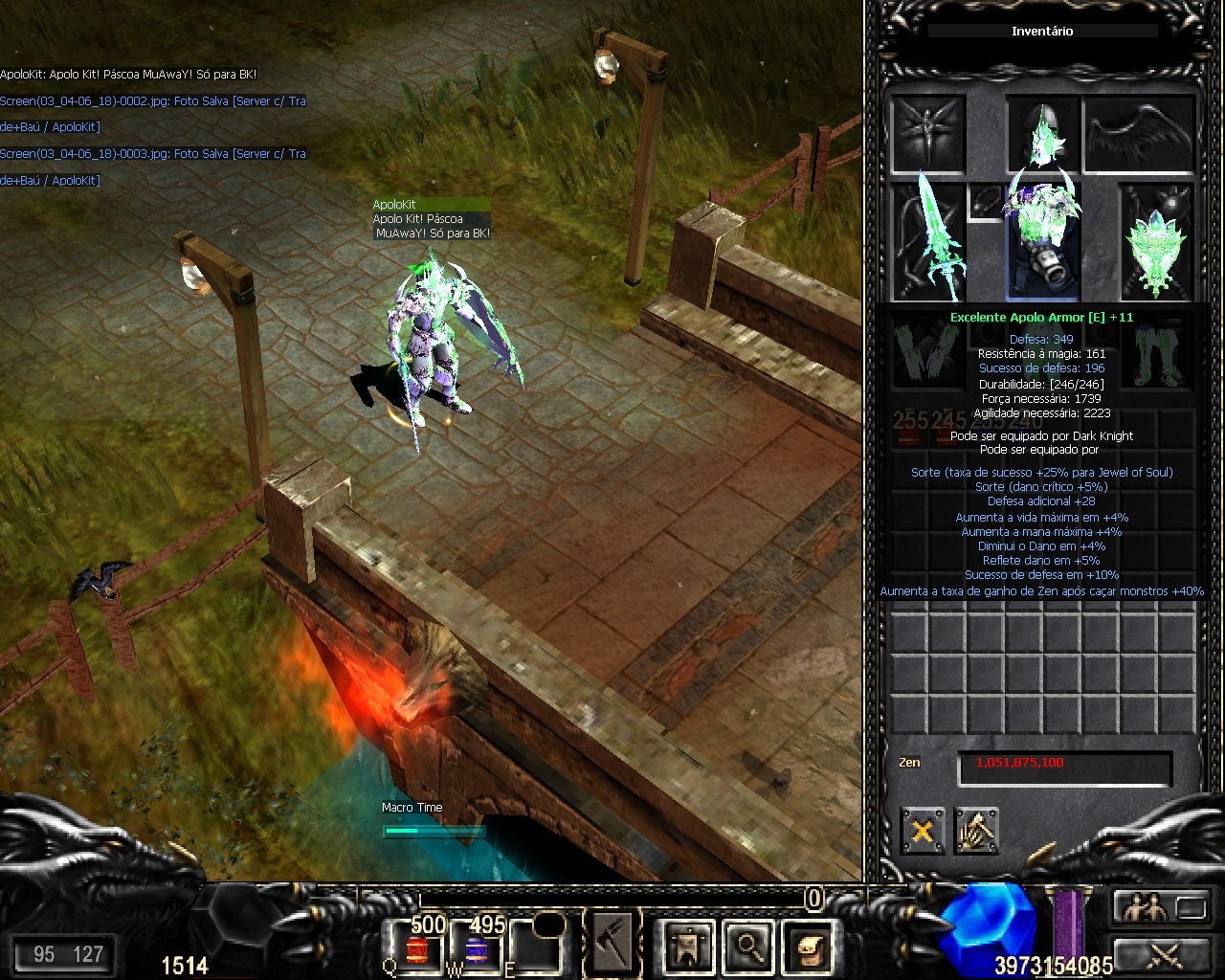Viewport: 1225px width, 980px height.
Task: Select the equipped Apolo sword slot
Action: (928, 241)
